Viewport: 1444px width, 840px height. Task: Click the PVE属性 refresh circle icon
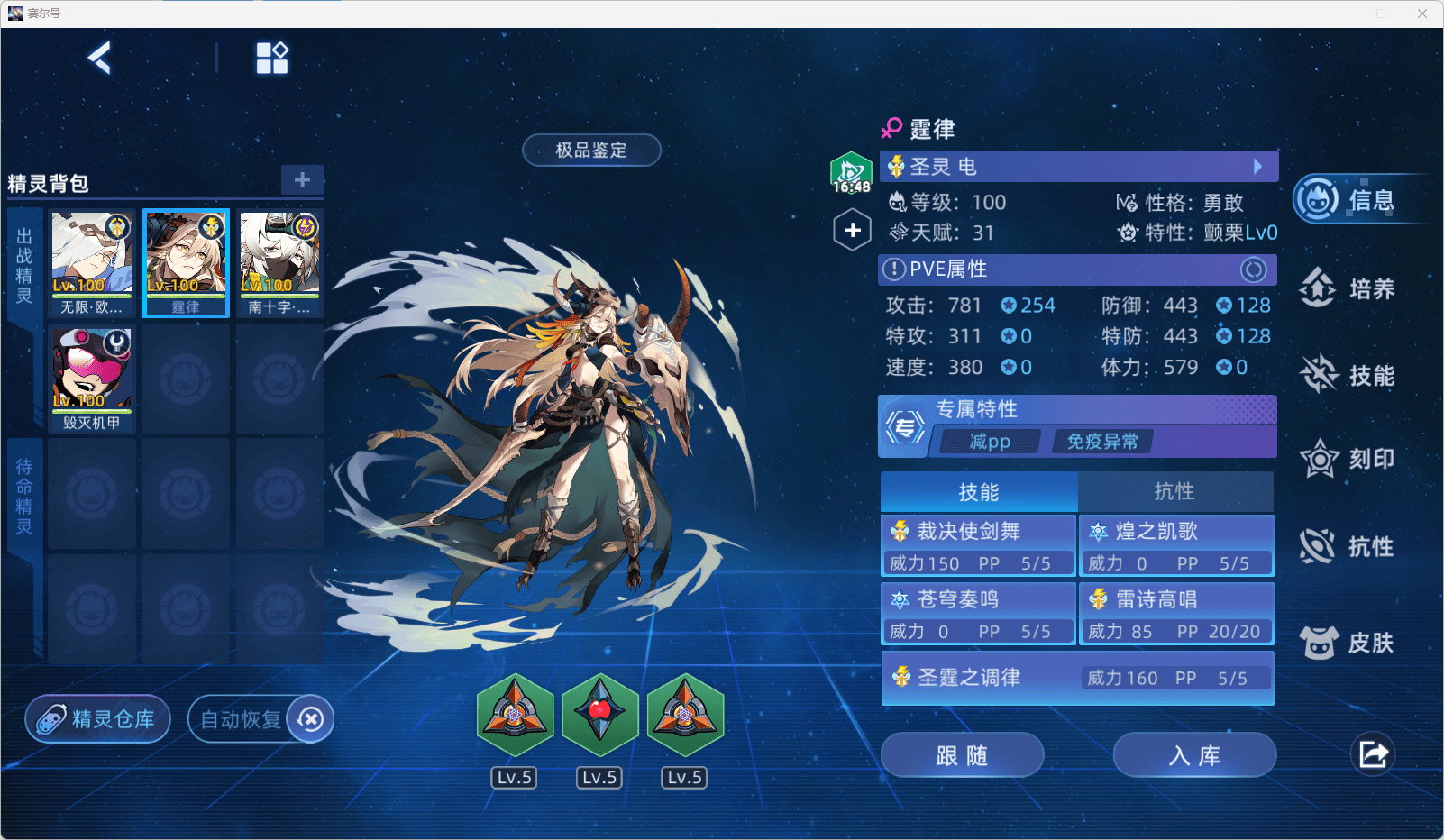click(x=1253, y=269)
